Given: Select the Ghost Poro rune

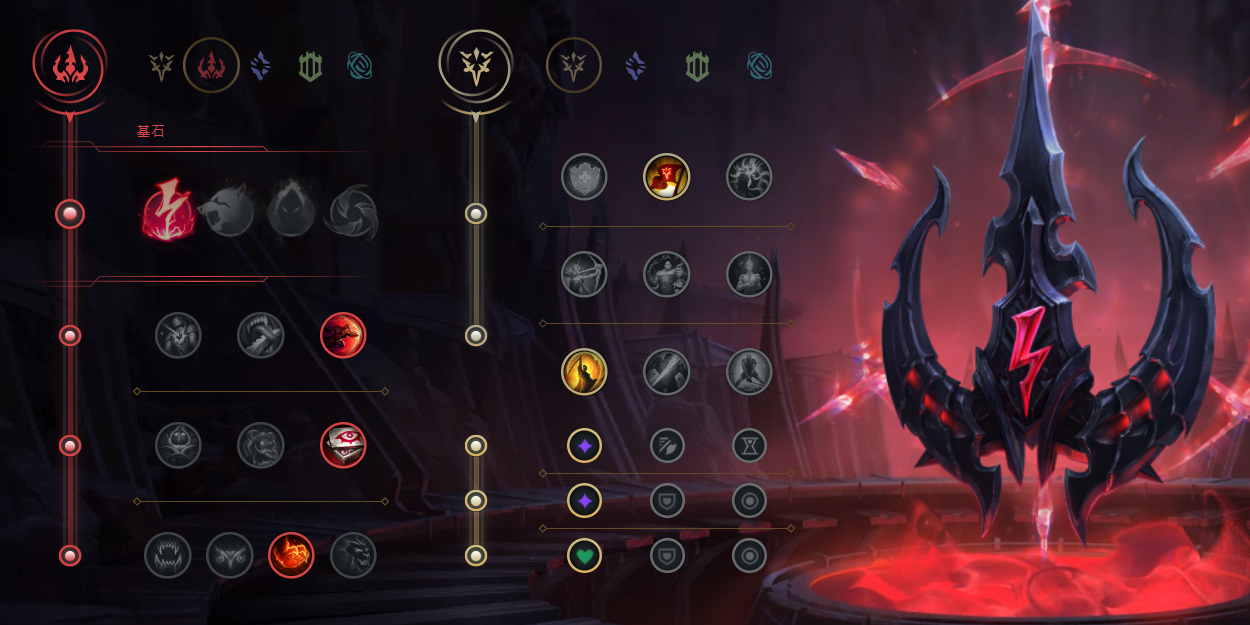Looking at the screenshot, I should (261, 445).
